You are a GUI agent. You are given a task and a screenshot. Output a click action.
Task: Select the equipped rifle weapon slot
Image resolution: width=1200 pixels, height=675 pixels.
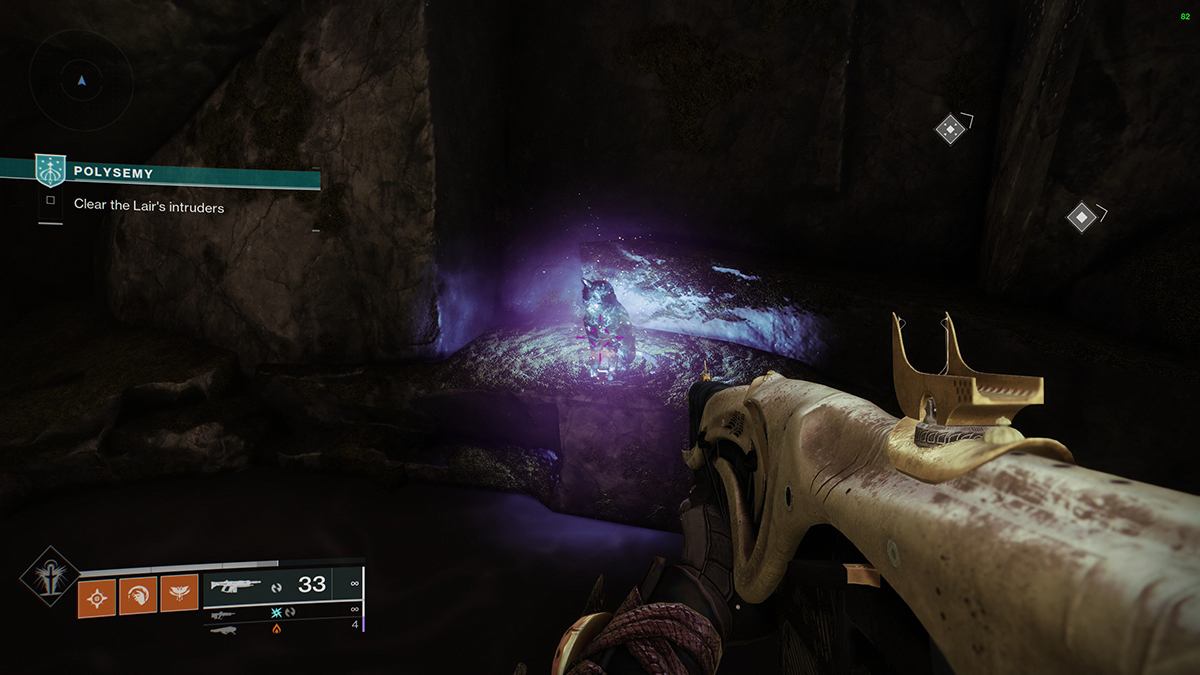point(281,586)
